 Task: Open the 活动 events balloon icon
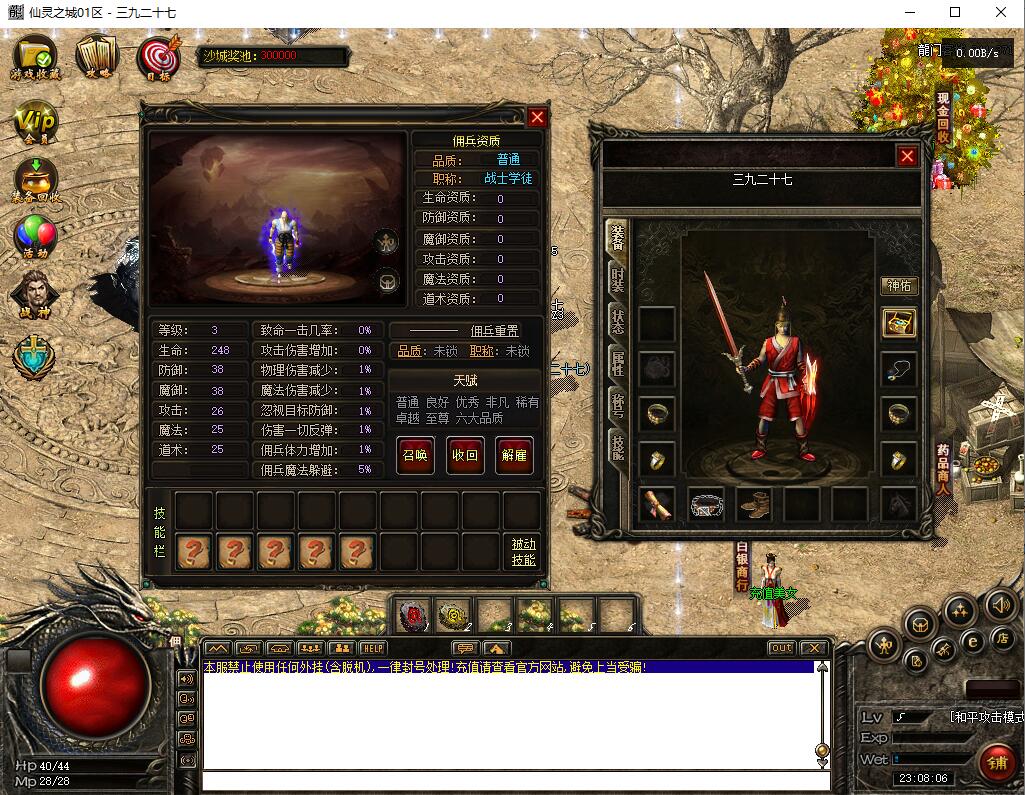[35, 238]
